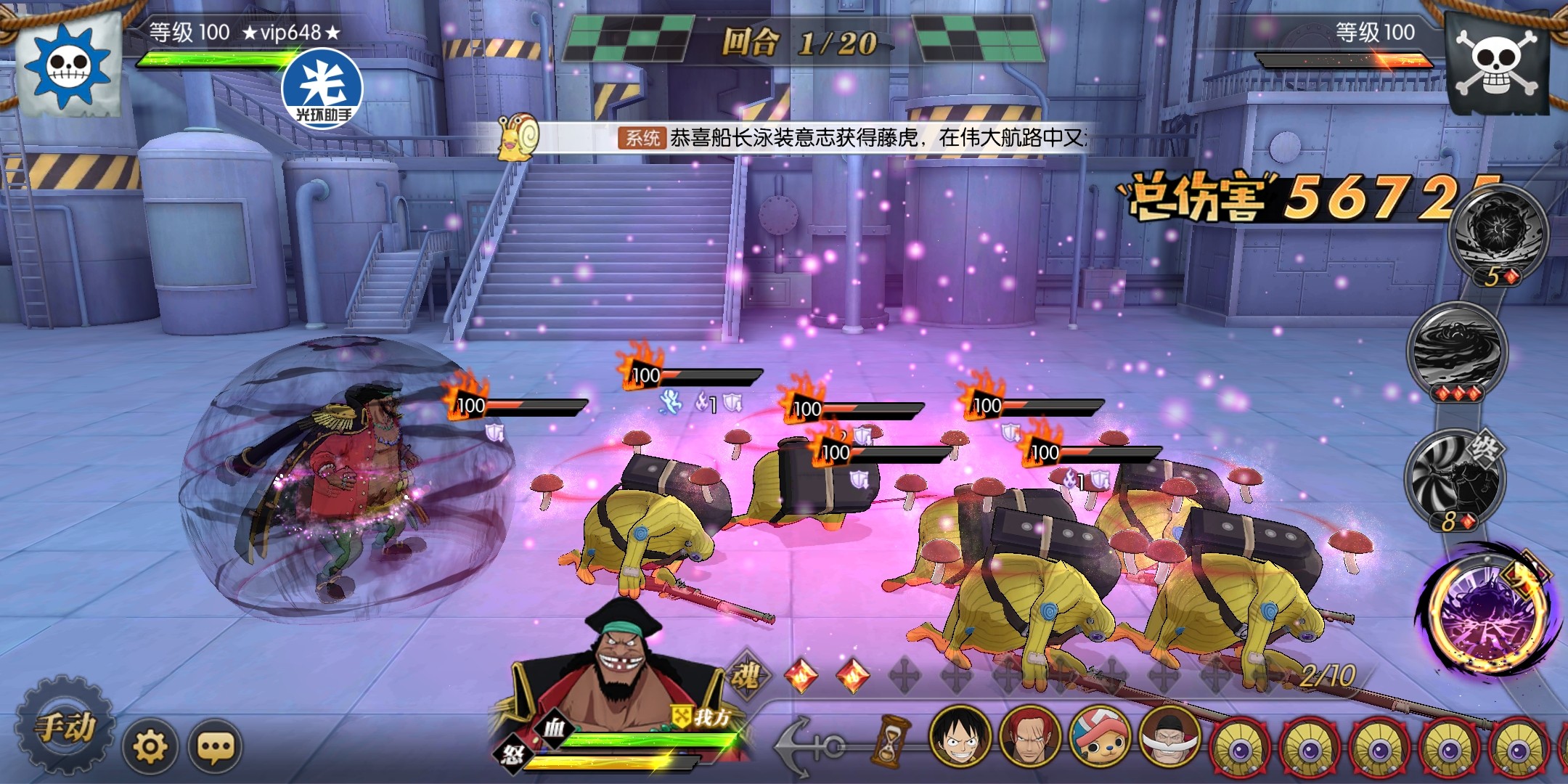Toggle the 手动 manual battle mode button
1568x784 pixels.
click(66, 727)
